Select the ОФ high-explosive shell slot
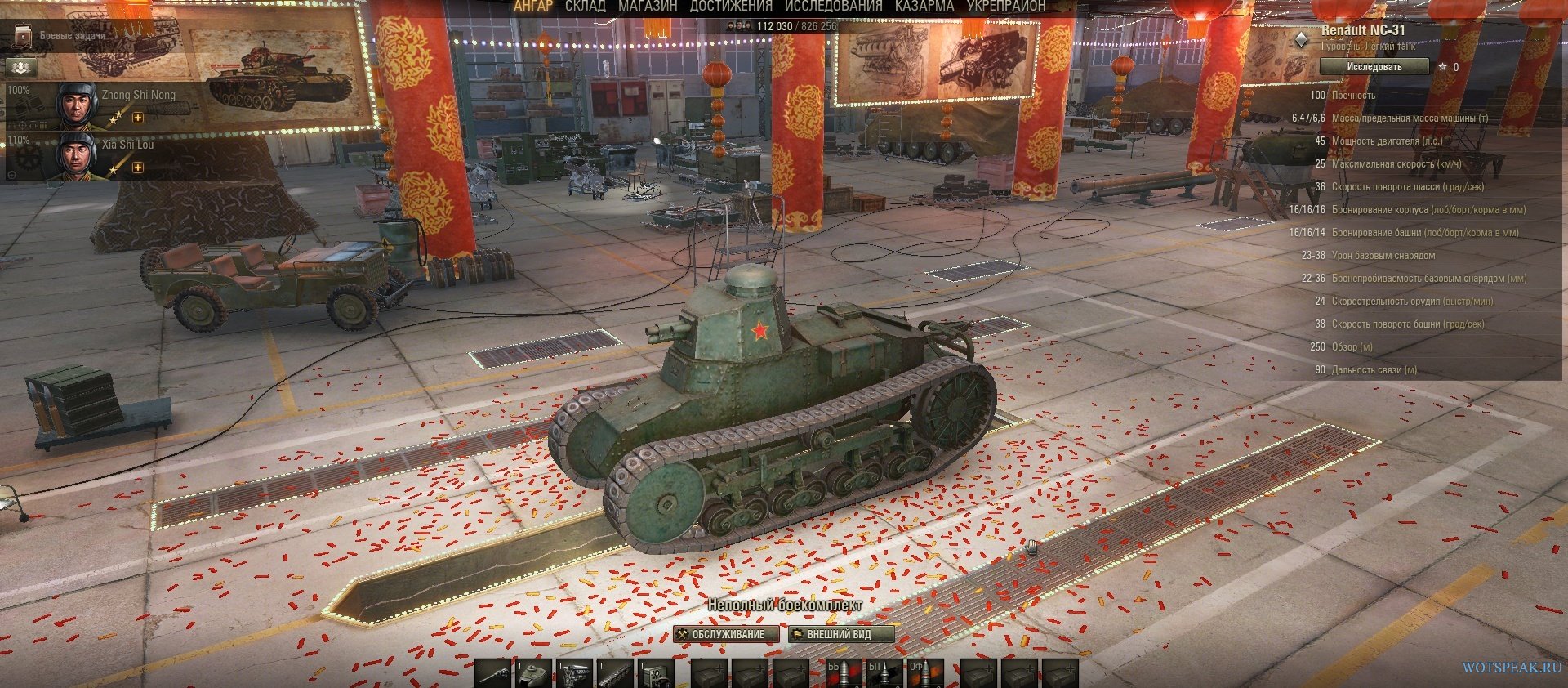Viewport: 1568px width, 688px height. 924,673
